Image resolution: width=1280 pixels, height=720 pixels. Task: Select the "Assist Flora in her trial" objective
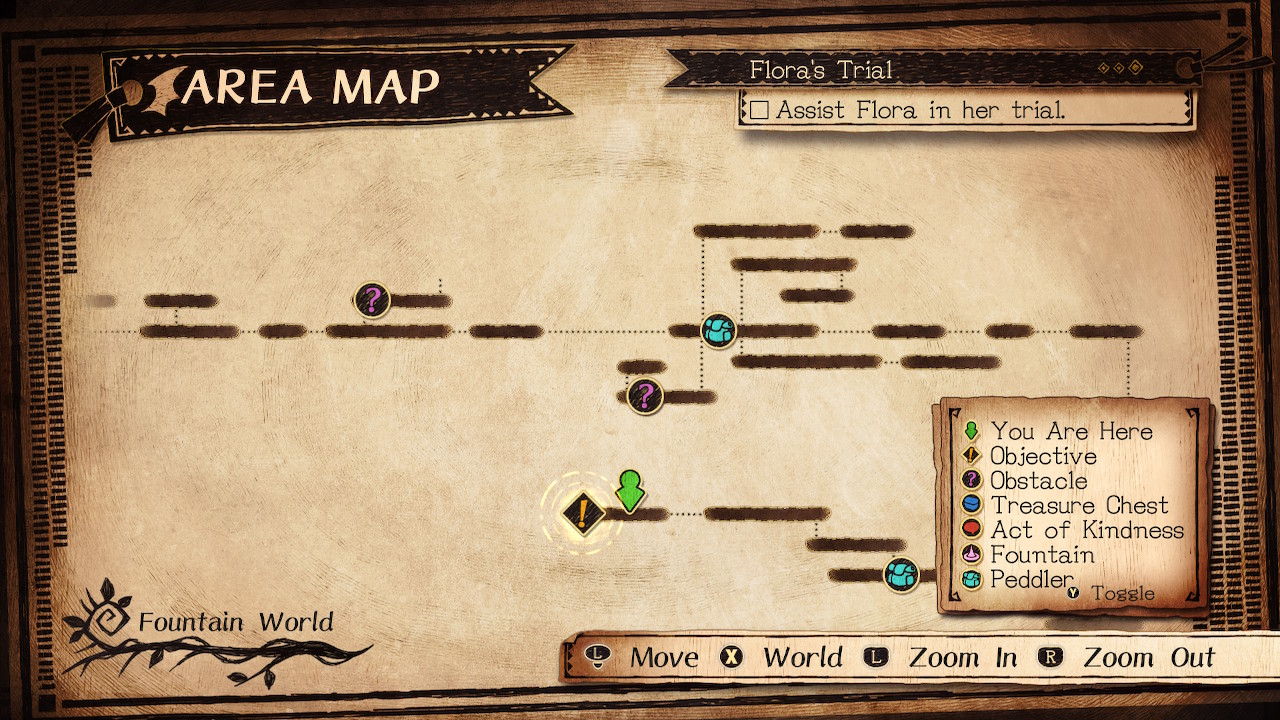920,110
